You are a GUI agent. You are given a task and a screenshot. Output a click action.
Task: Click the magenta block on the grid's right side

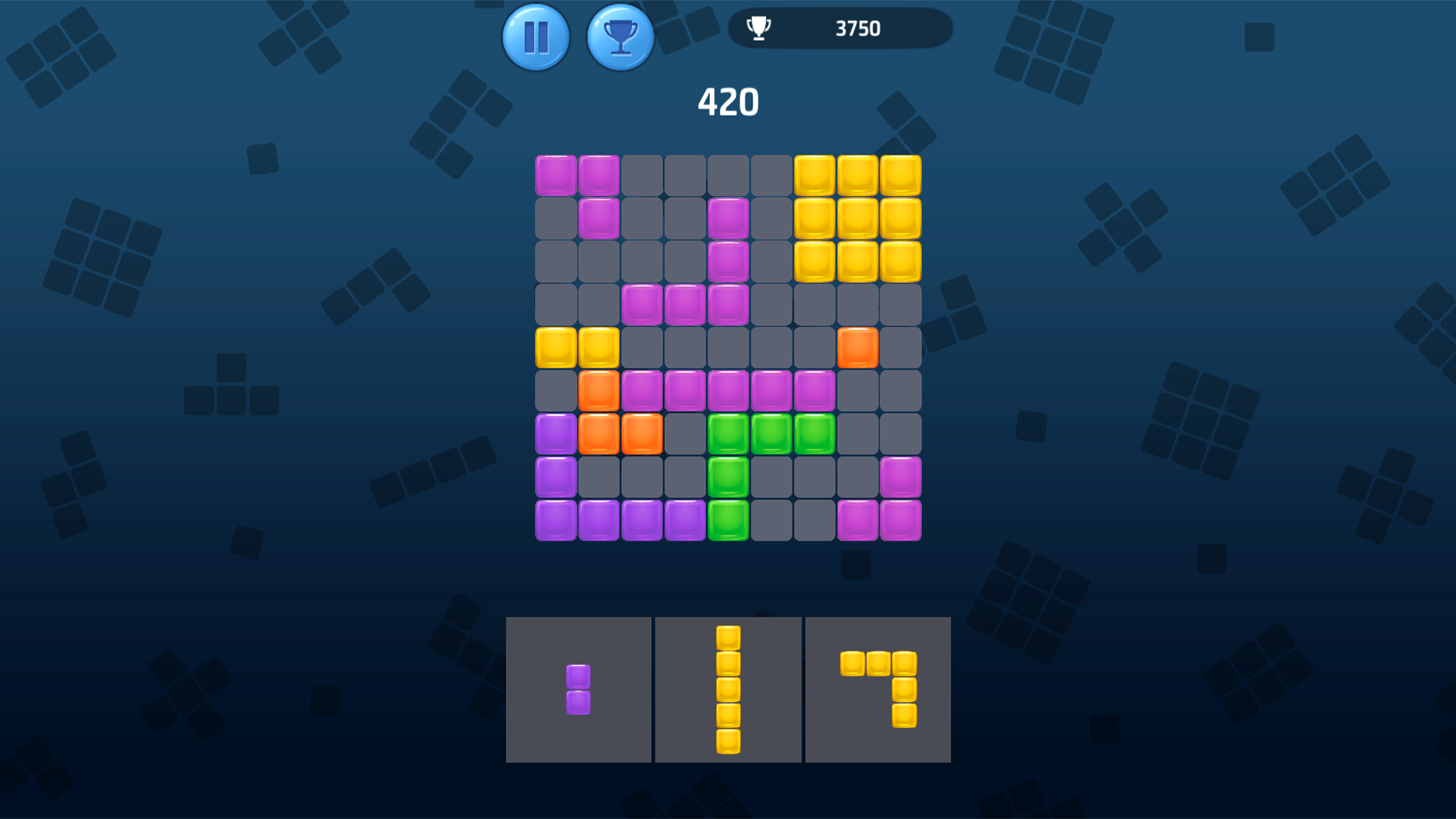(900, 476)
